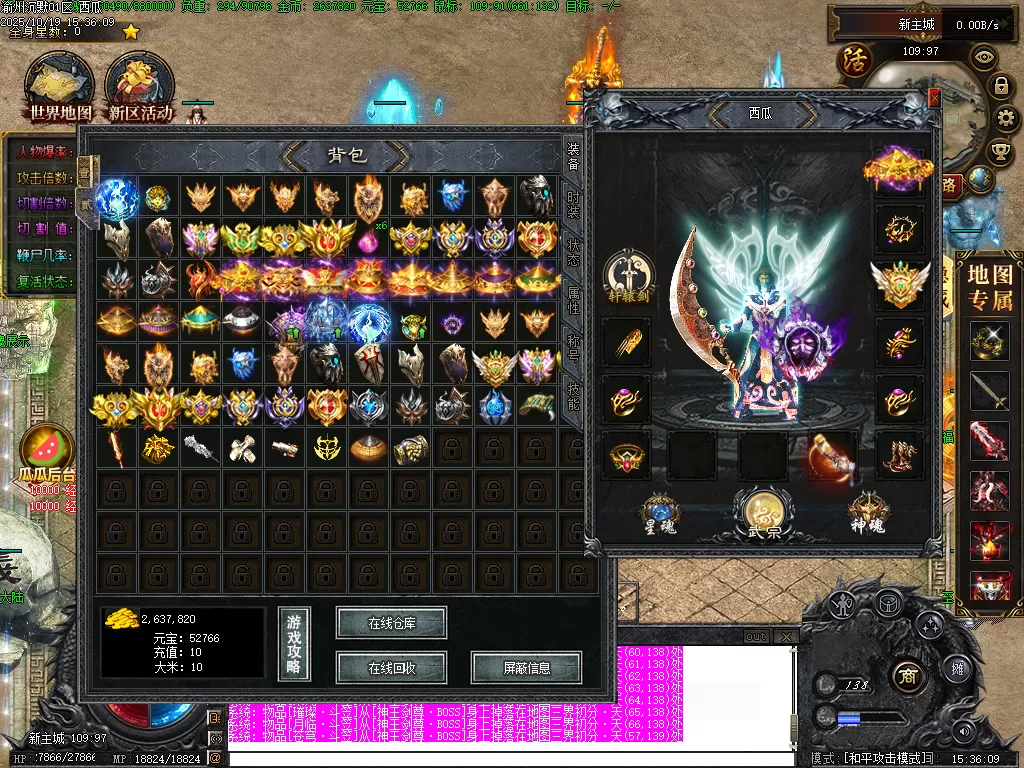Open the 武宗 panel
The height and width of the screenshot is (768, 1024).
[x=765, y=512]
